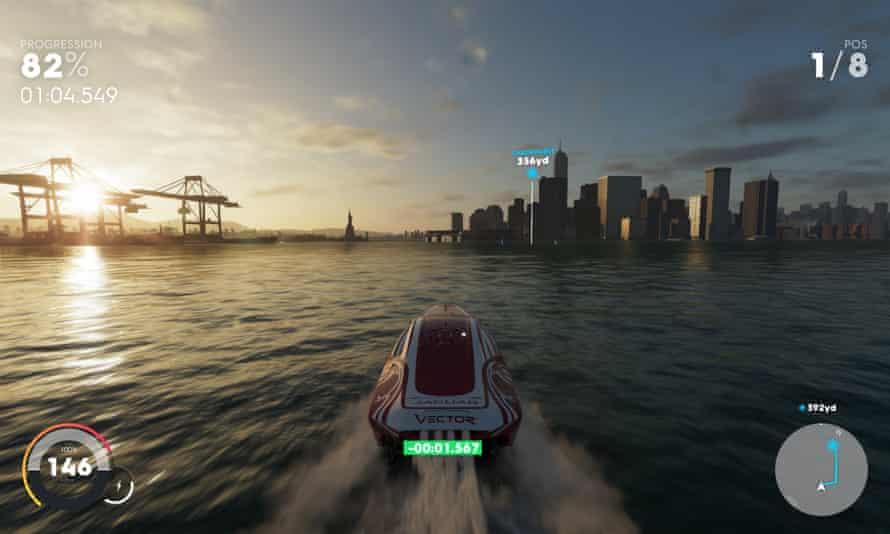Select the 336yd checkpoint waypoint marker
Viewport: 890px width, 534px height.
tap(532, 173)
